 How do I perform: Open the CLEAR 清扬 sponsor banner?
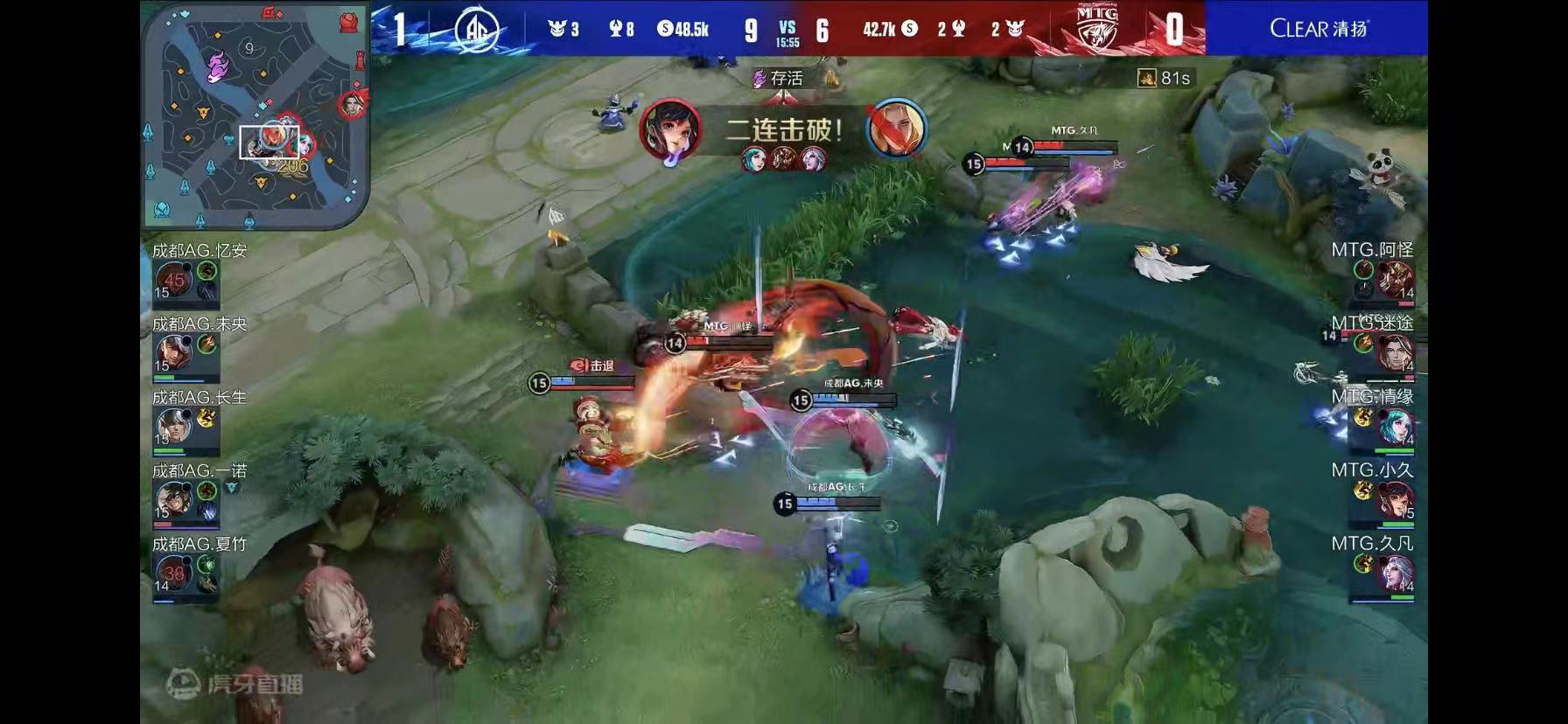tap(1318, 29)
